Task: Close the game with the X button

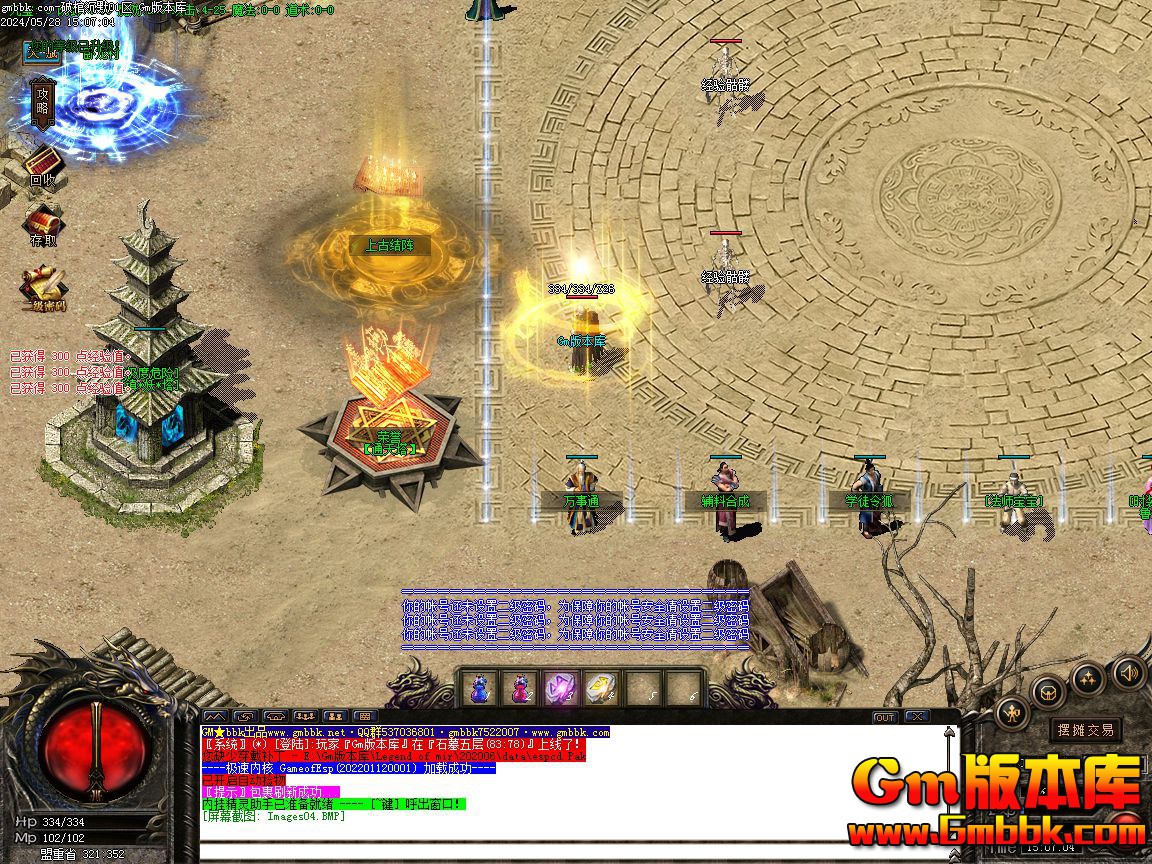Action: click(915, 717)
